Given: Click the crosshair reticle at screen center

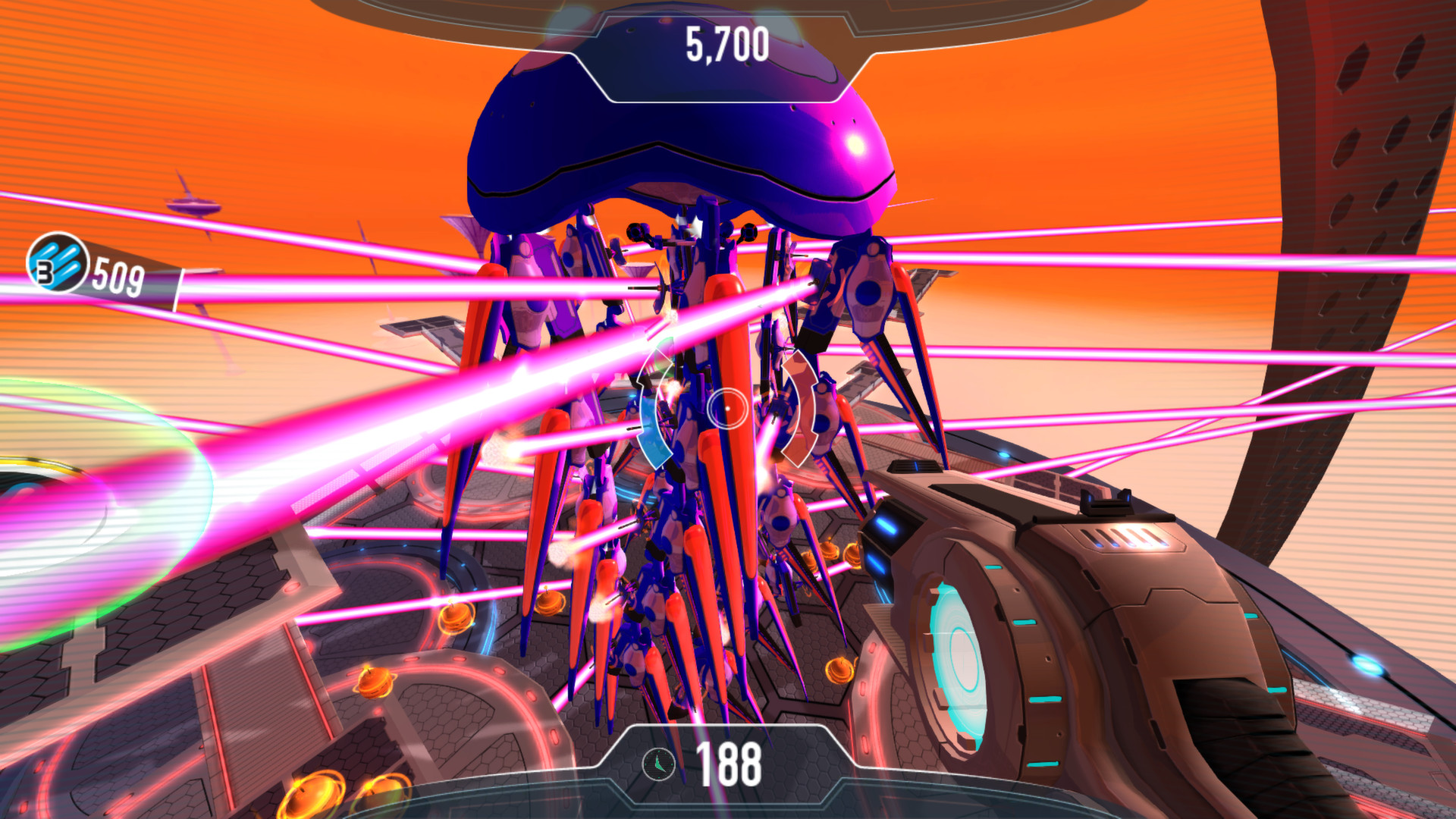Looking at the screenshot, I should [x=727, y=409].
